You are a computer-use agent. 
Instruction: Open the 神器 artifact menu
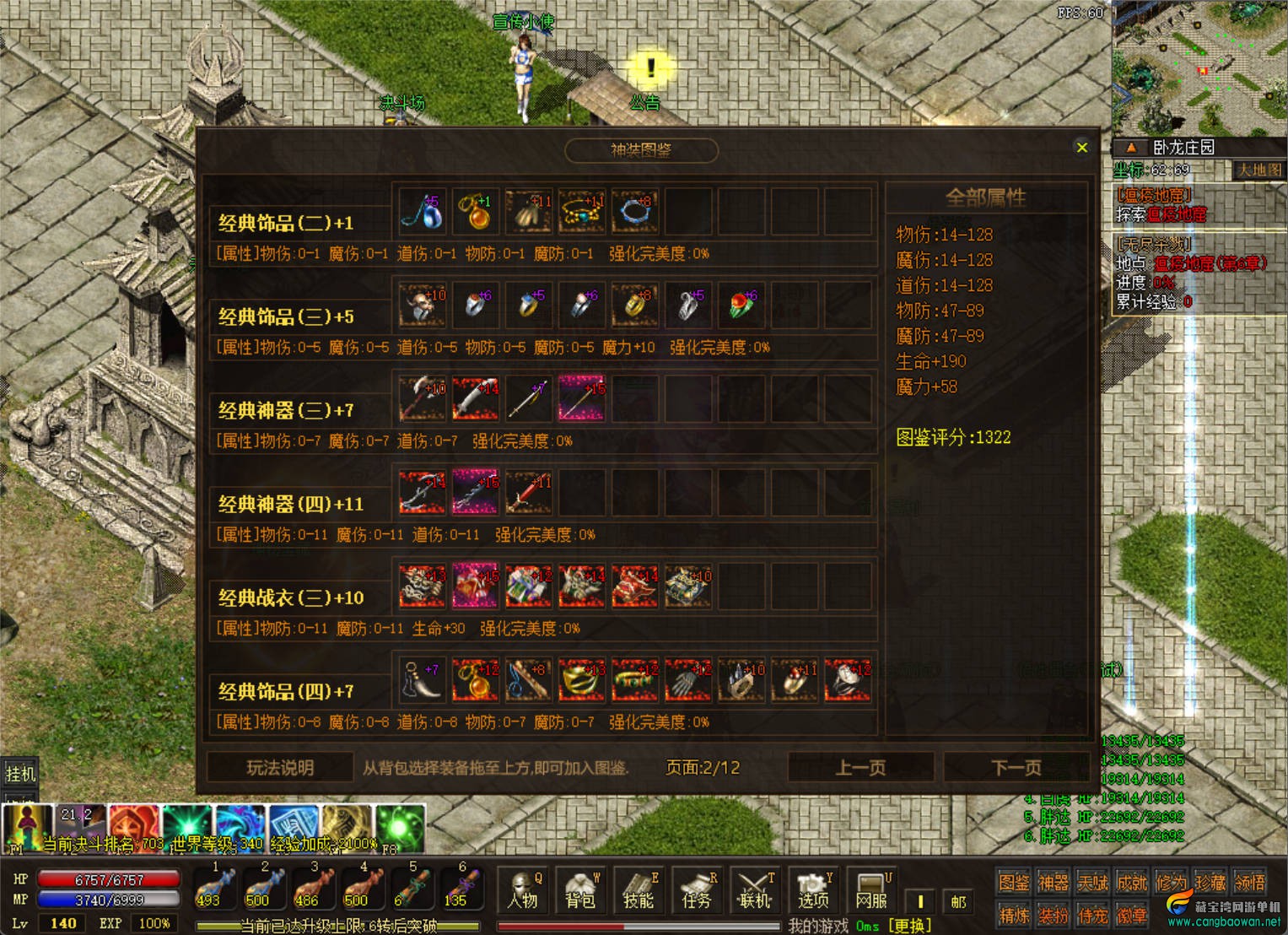point(1054,883)
